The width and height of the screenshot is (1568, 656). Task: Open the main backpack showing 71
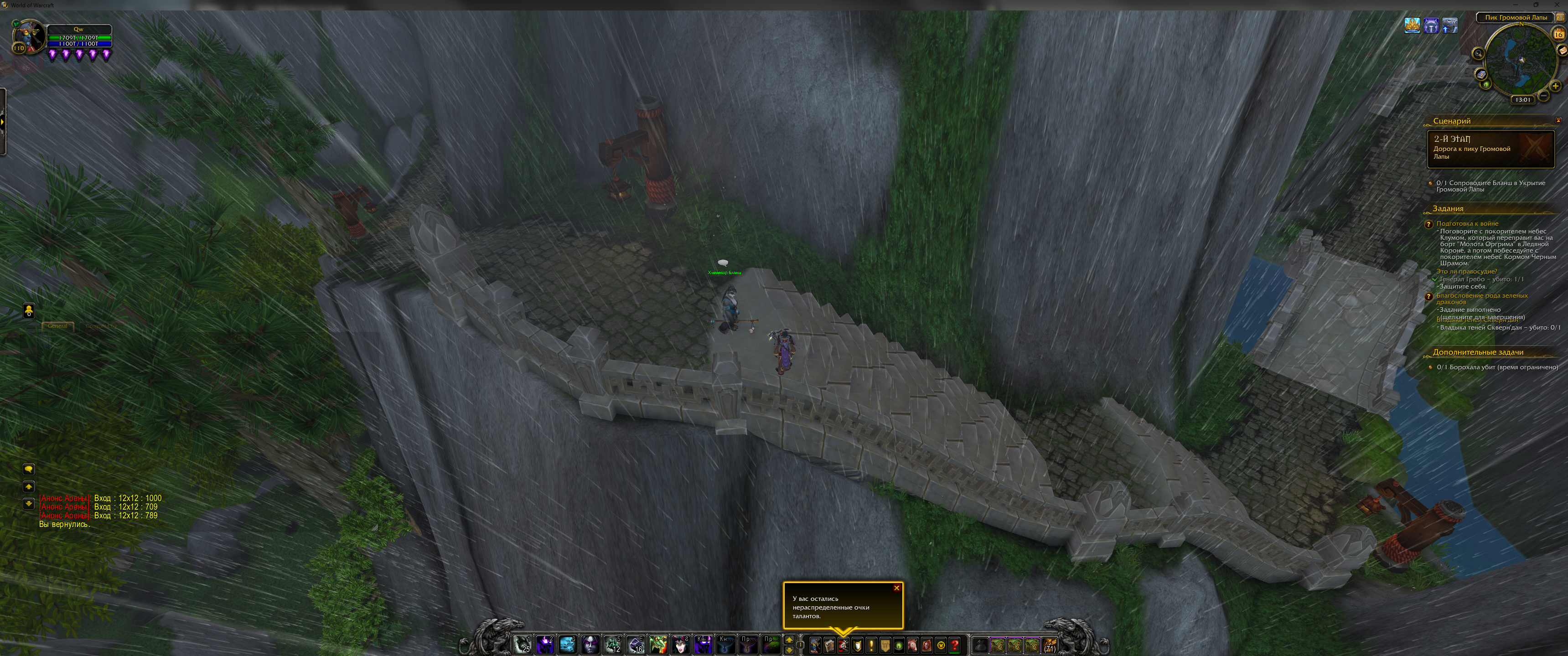pos(1050,645)
